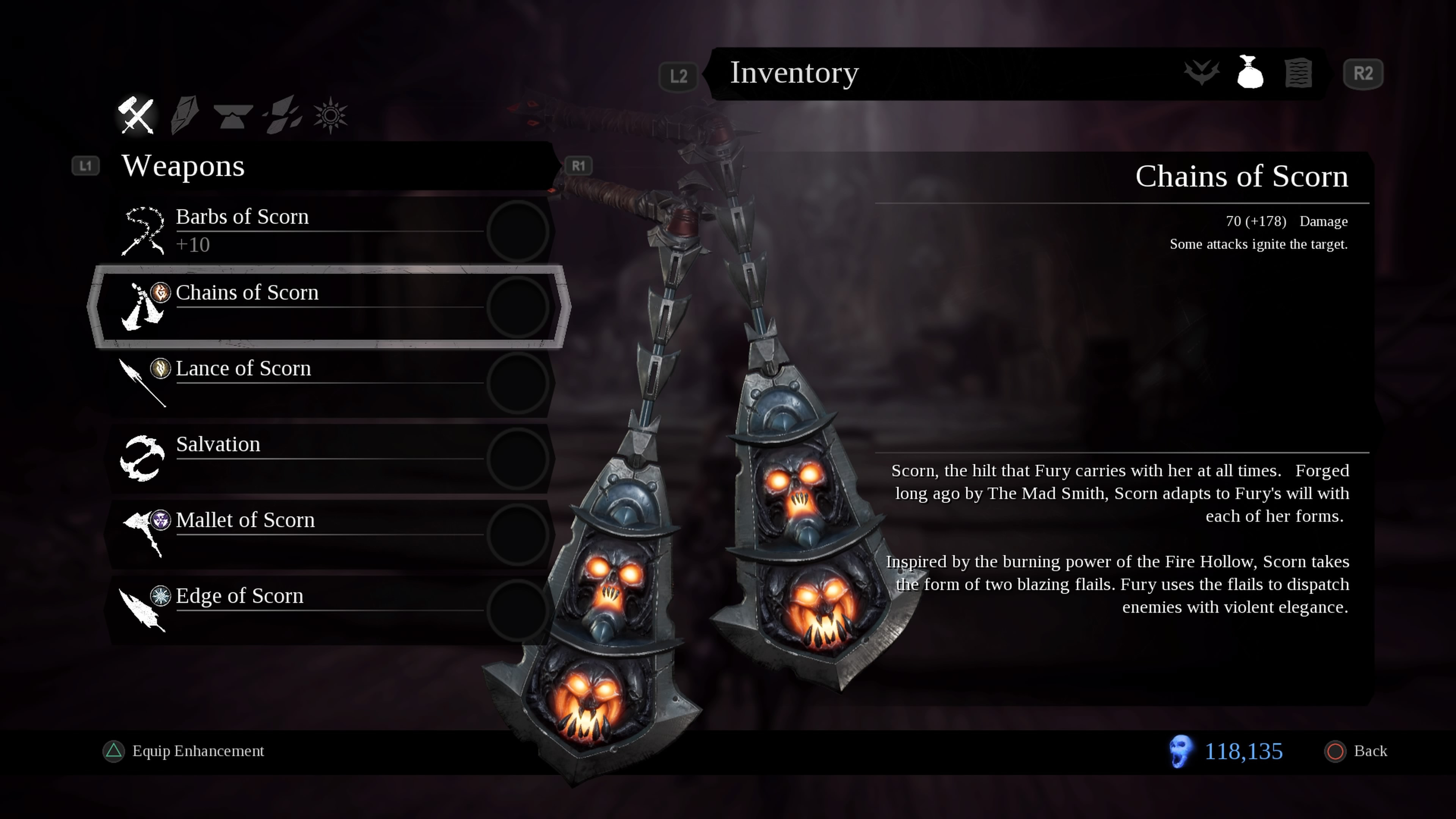Choose Edge of Scorn weapon

click(328, 609)
